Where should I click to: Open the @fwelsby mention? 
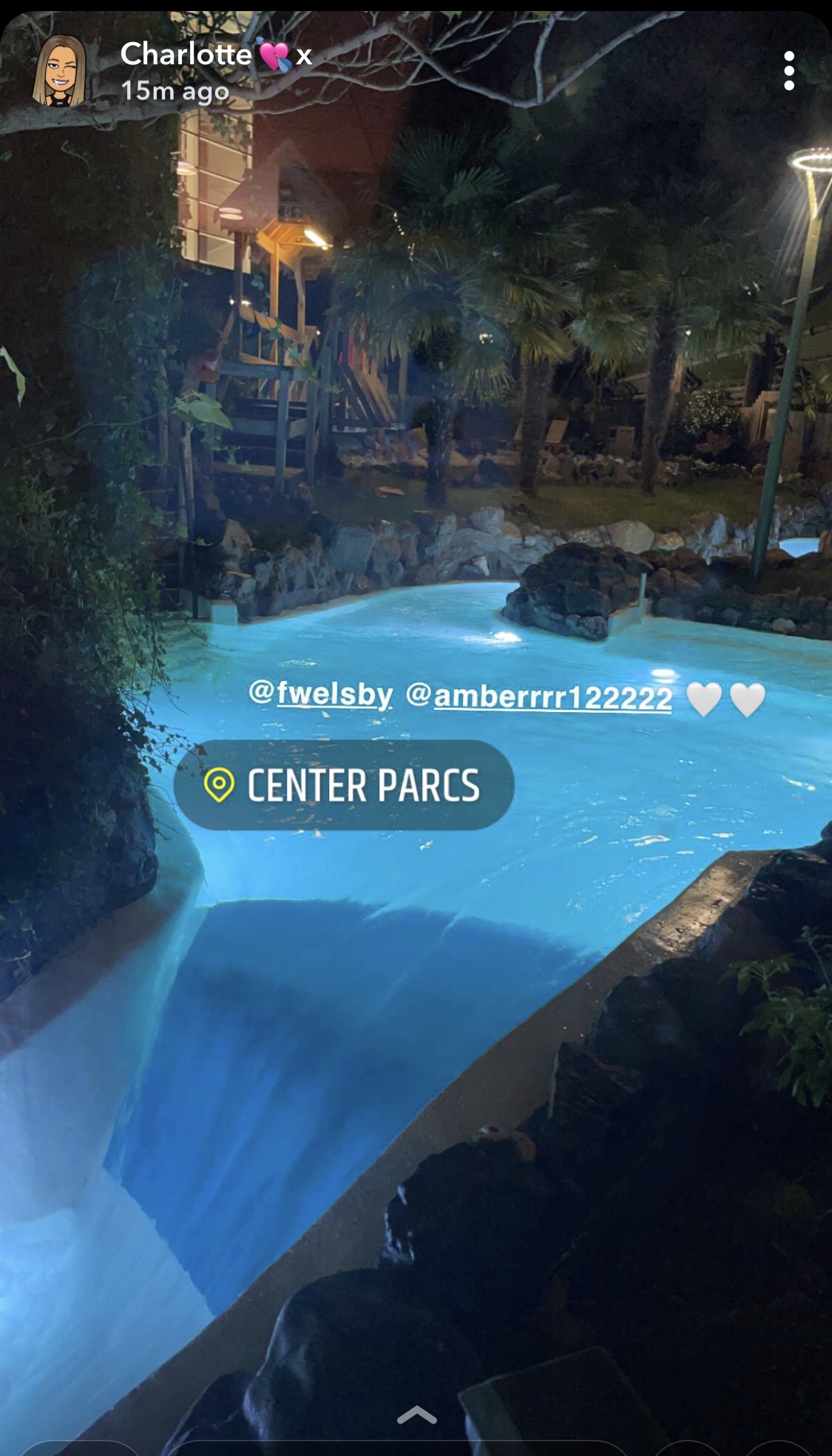click(321, 694)
